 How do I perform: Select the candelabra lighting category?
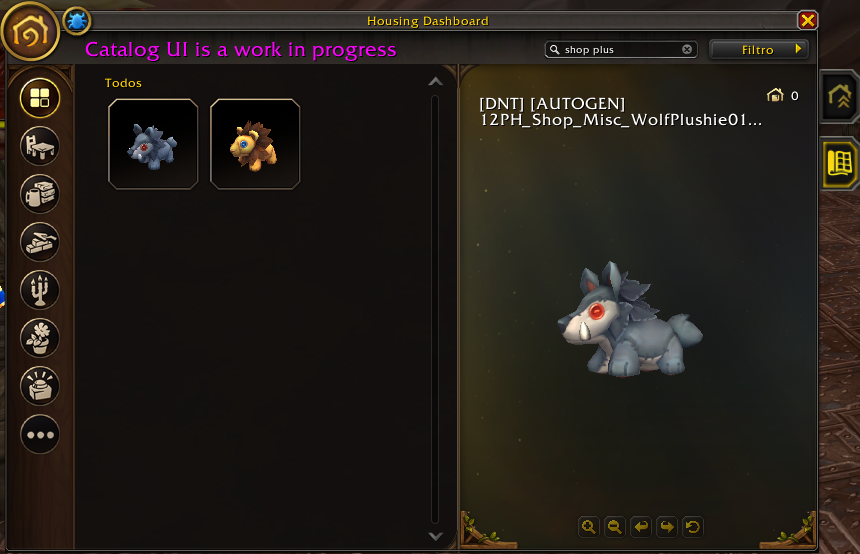[40, 290]
